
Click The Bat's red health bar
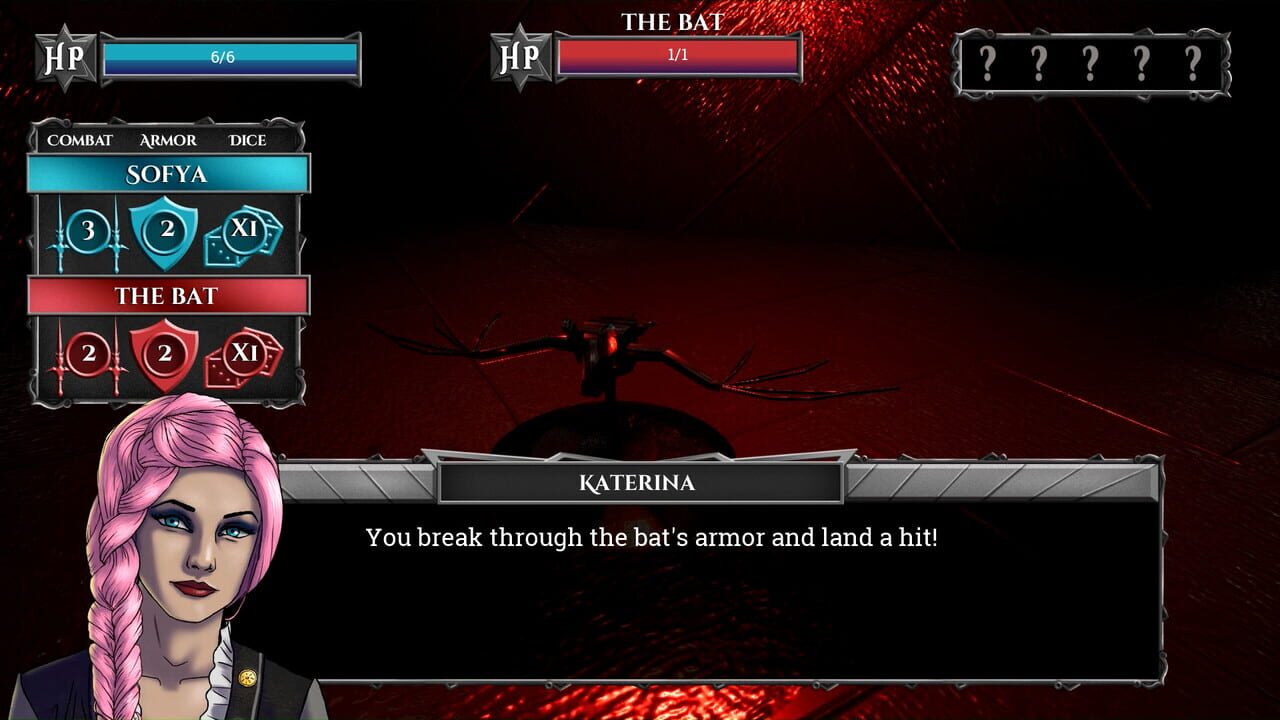point(676,55)
